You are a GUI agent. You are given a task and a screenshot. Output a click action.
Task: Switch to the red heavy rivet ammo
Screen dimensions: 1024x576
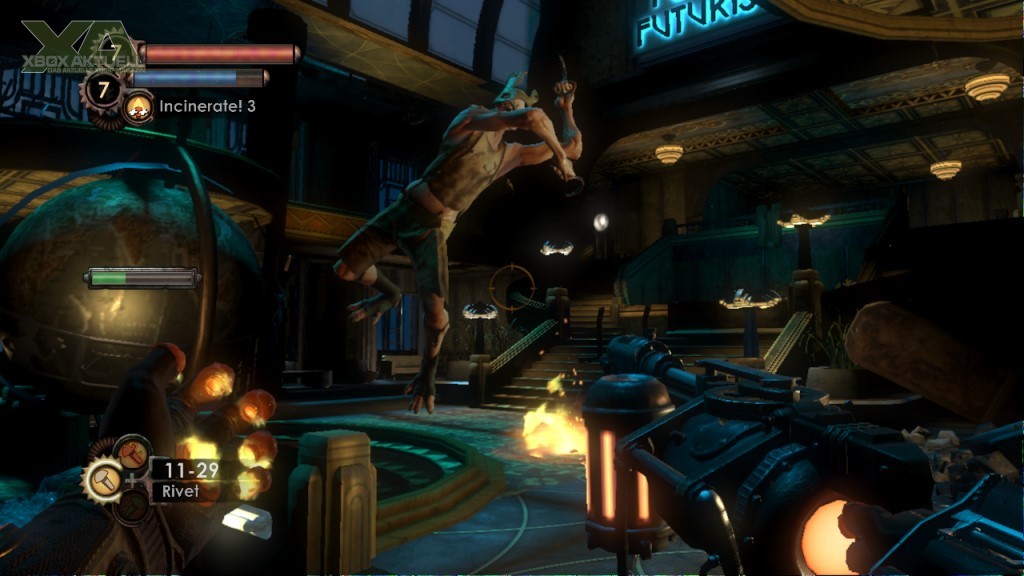click(x=133, y=453)
